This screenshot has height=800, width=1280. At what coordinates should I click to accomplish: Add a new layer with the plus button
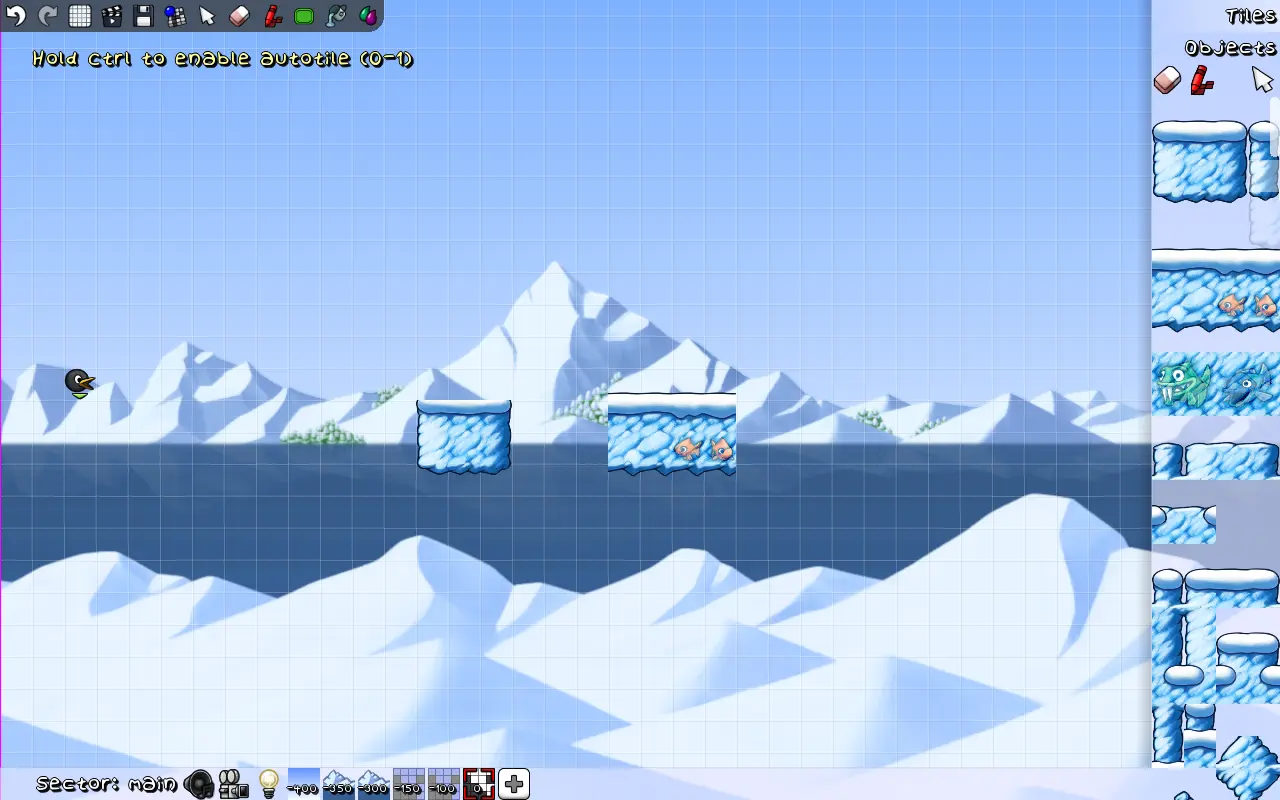[x=513, y=784]
